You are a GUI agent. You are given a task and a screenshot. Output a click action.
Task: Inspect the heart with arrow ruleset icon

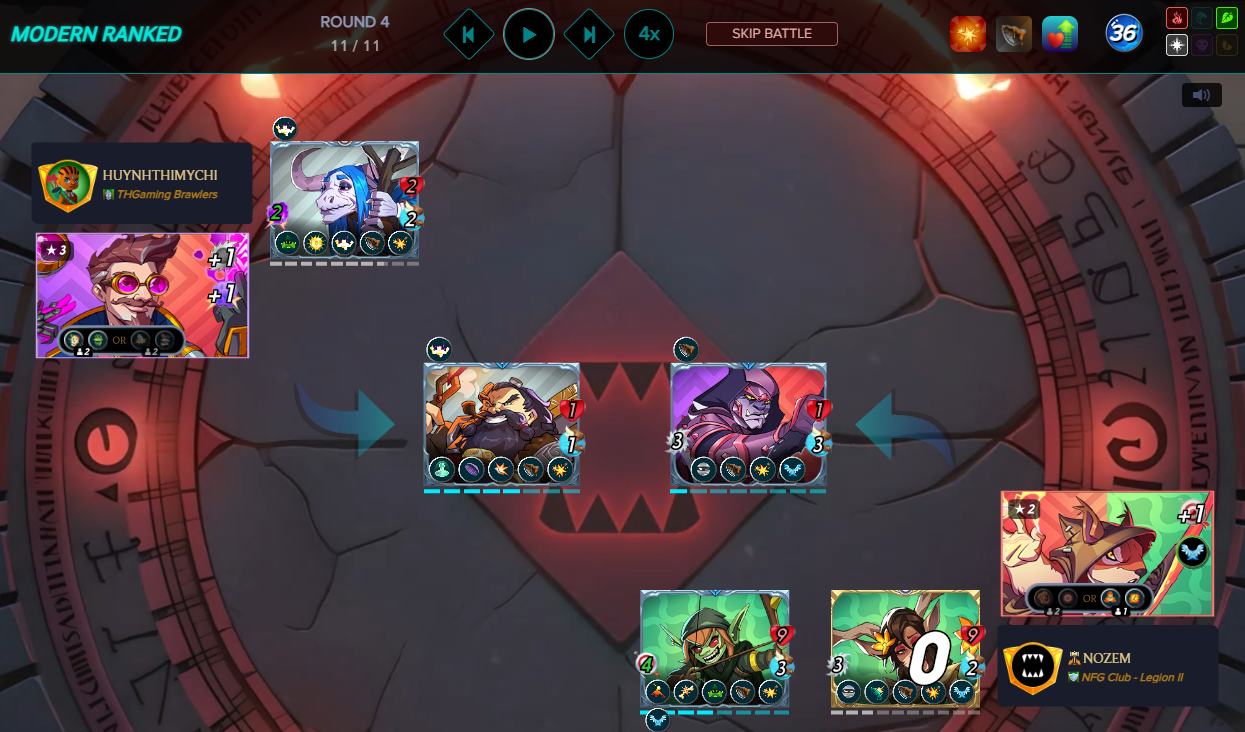point(1059,34)
